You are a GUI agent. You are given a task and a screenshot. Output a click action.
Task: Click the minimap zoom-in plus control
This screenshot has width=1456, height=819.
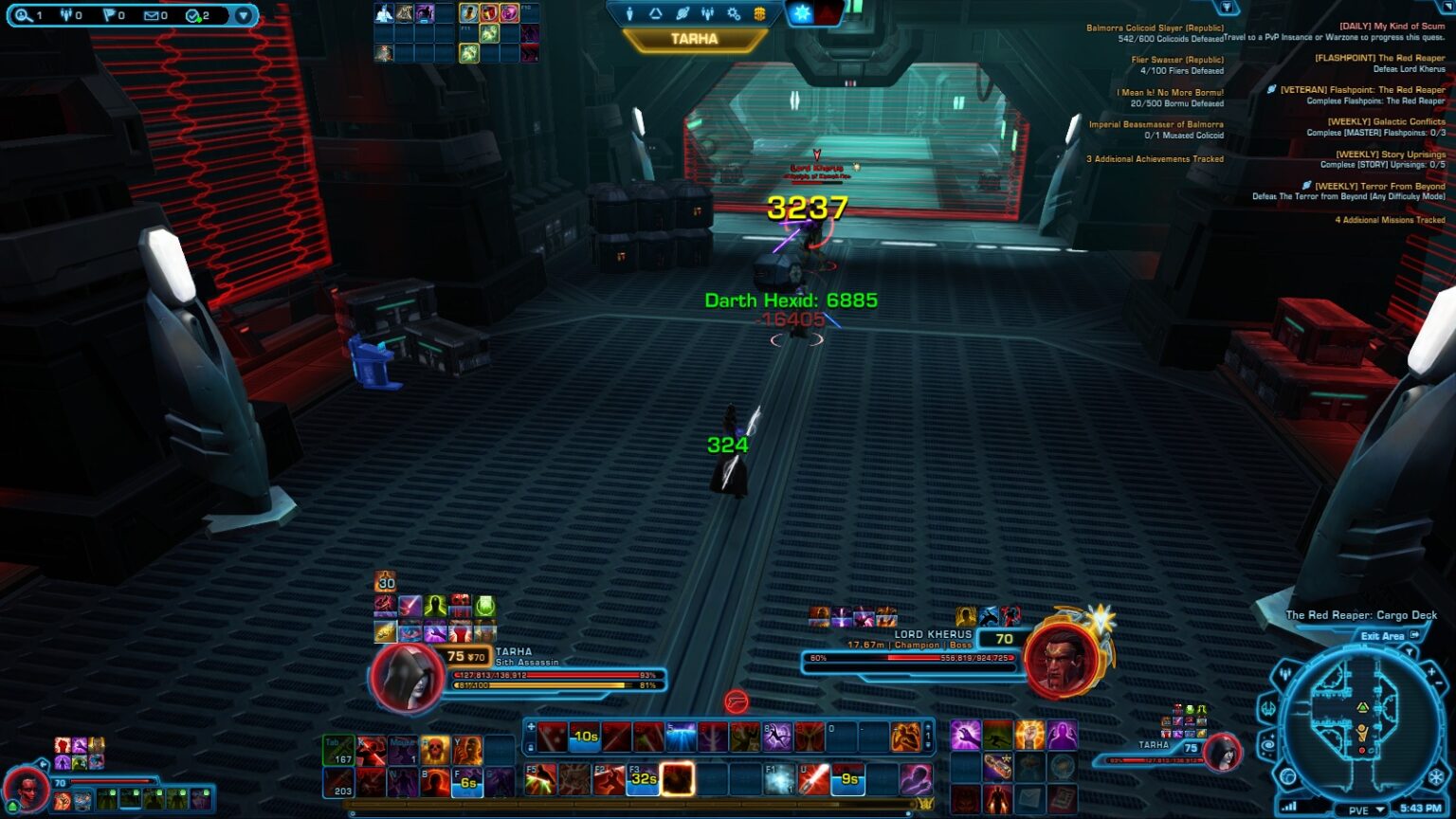[1432, 670]
